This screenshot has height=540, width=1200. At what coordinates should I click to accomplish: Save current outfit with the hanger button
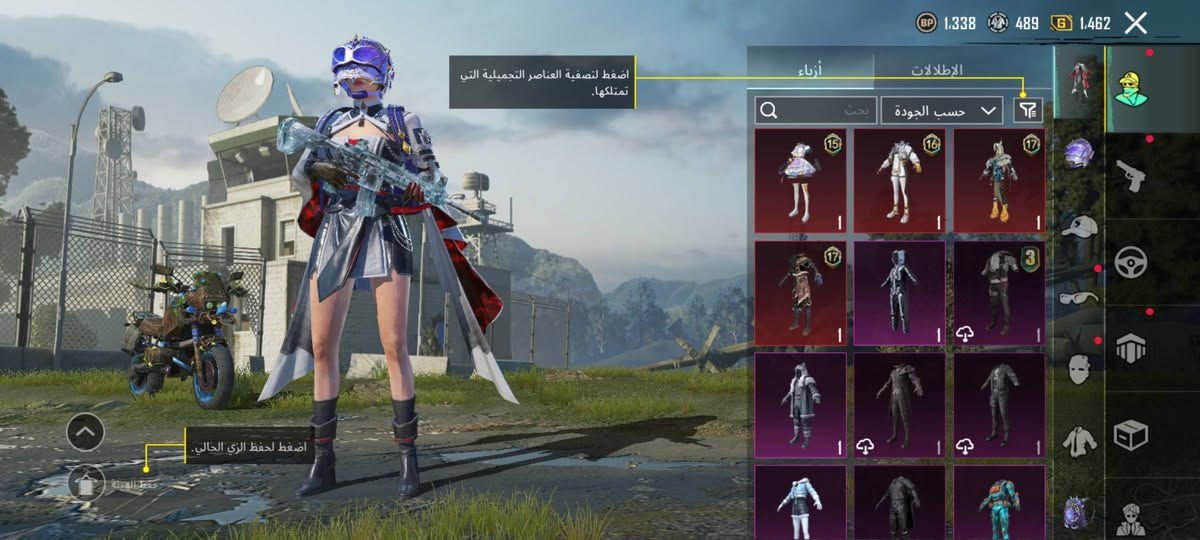tap(86, 484)
